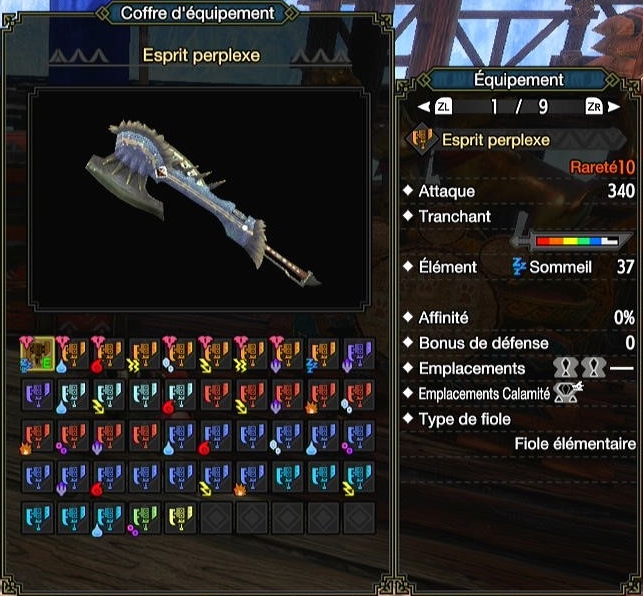The width and height of the screenshot is (643, 596).
Task: Select the yellow charge blade slot
Action: [181, 518]
